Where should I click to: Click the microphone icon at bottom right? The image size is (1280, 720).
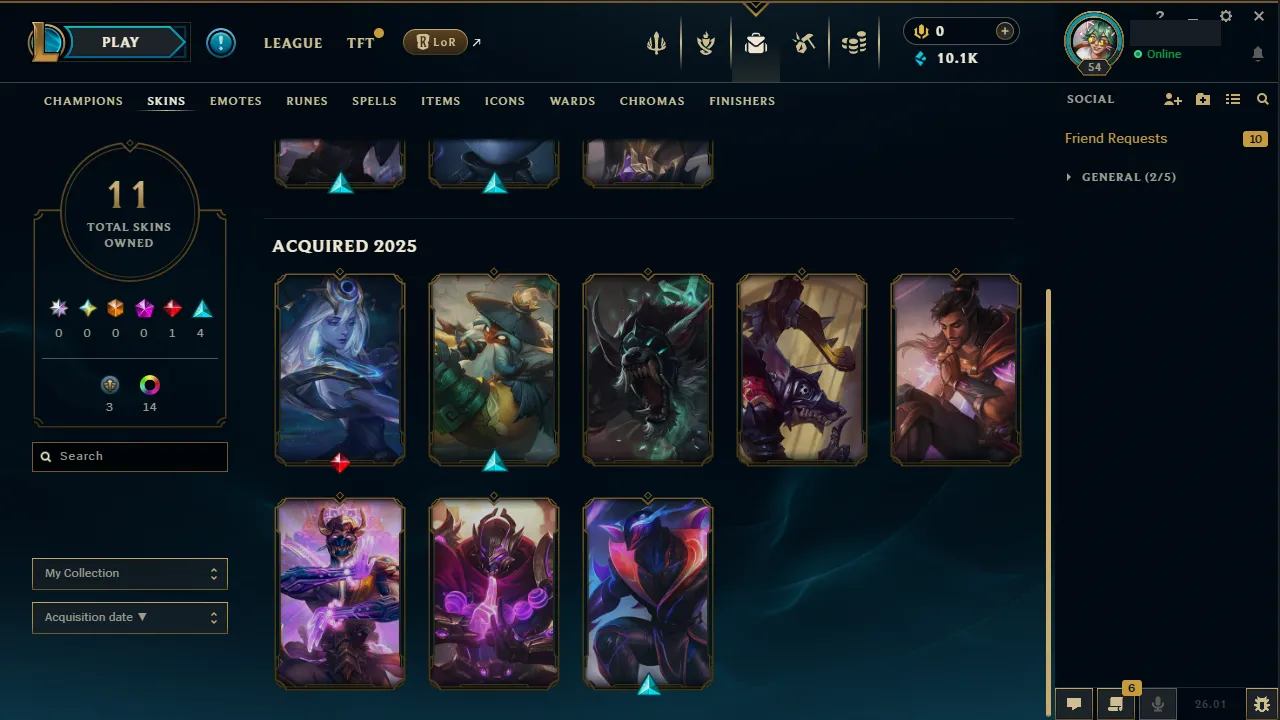(x=1157, y=703)
